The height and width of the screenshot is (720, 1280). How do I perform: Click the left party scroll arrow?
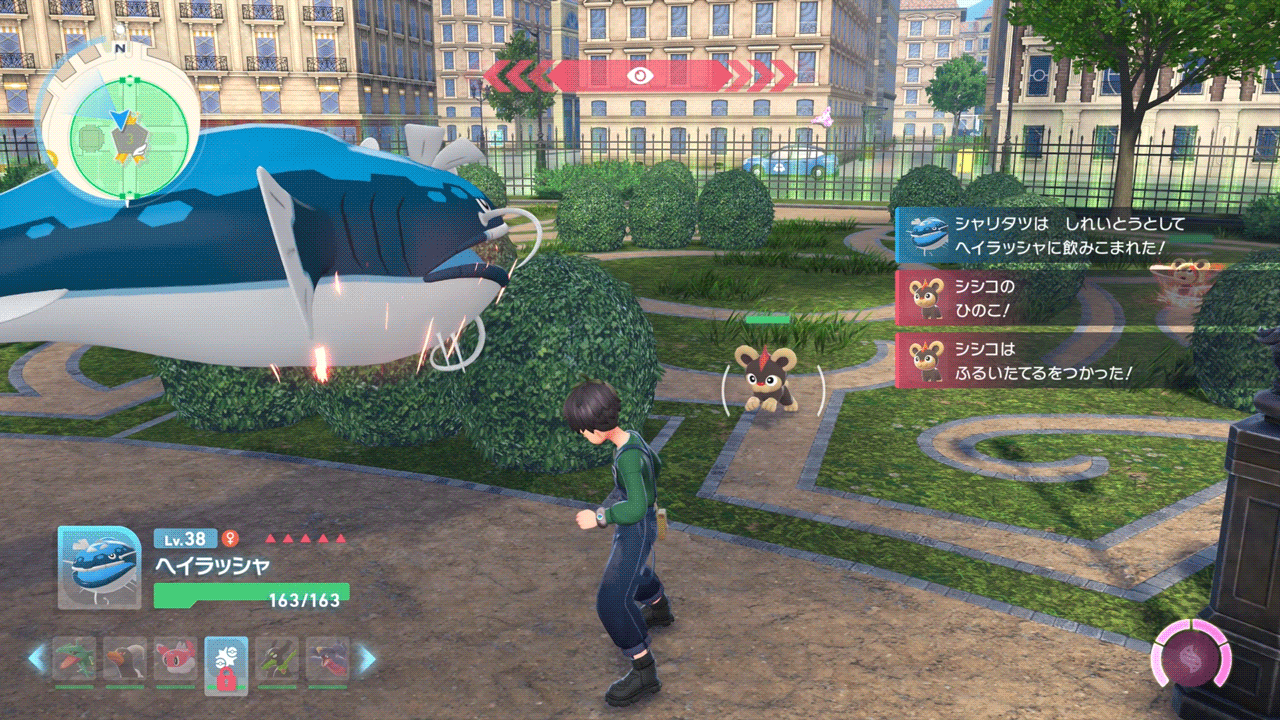[x=37, y=658]
